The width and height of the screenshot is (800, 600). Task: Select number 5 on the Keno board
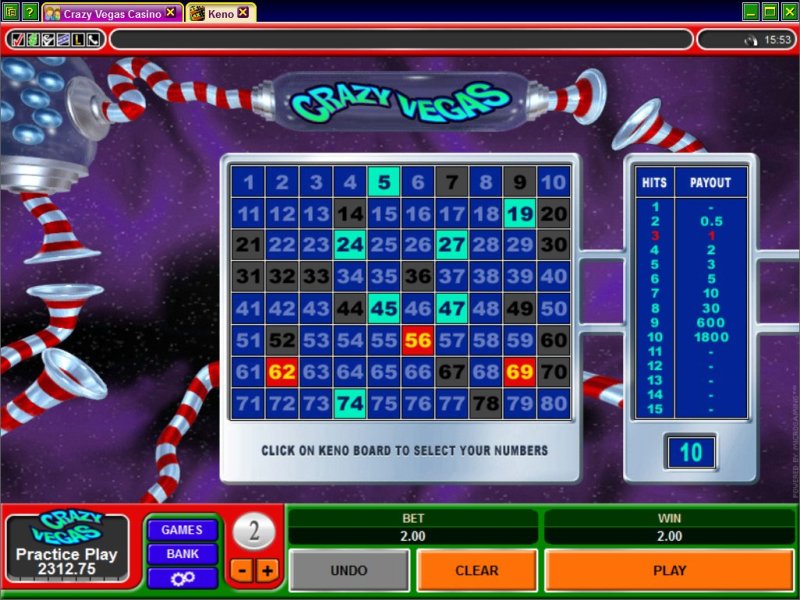pos(384,182)
